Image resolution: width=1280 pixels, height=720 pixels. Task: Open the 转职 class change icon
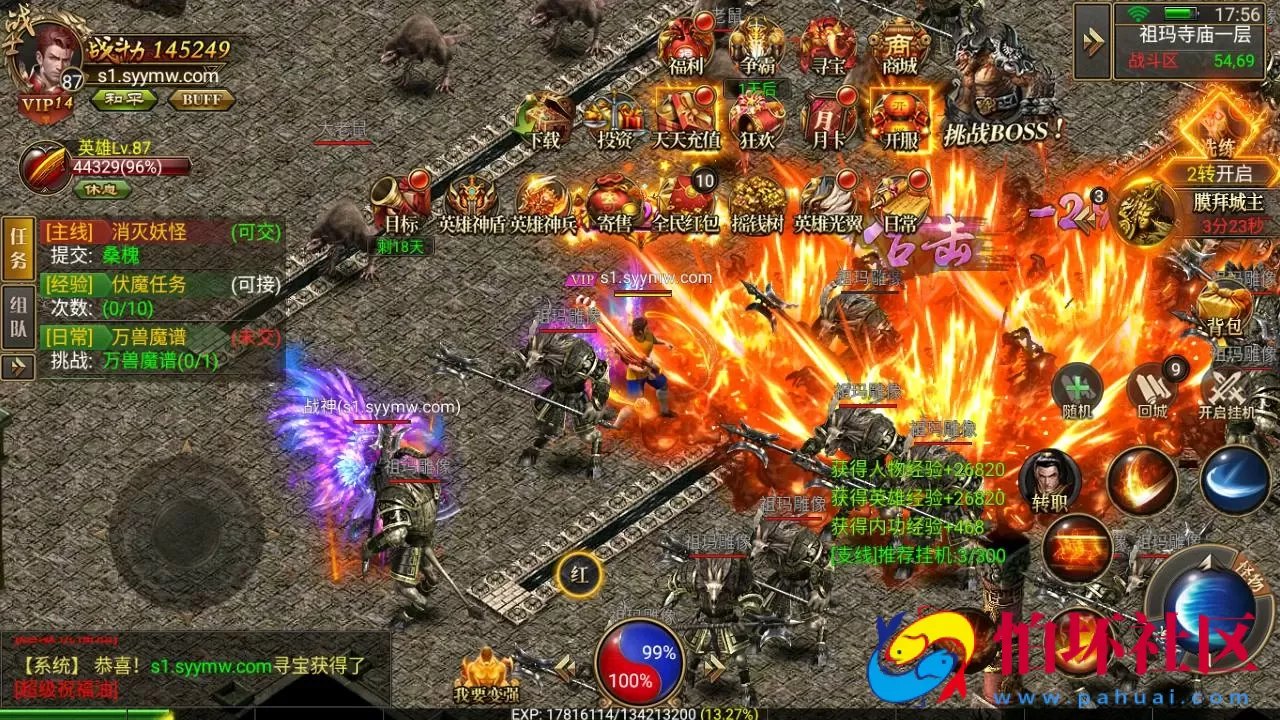pyautogui.click(x=1043, y=480)
